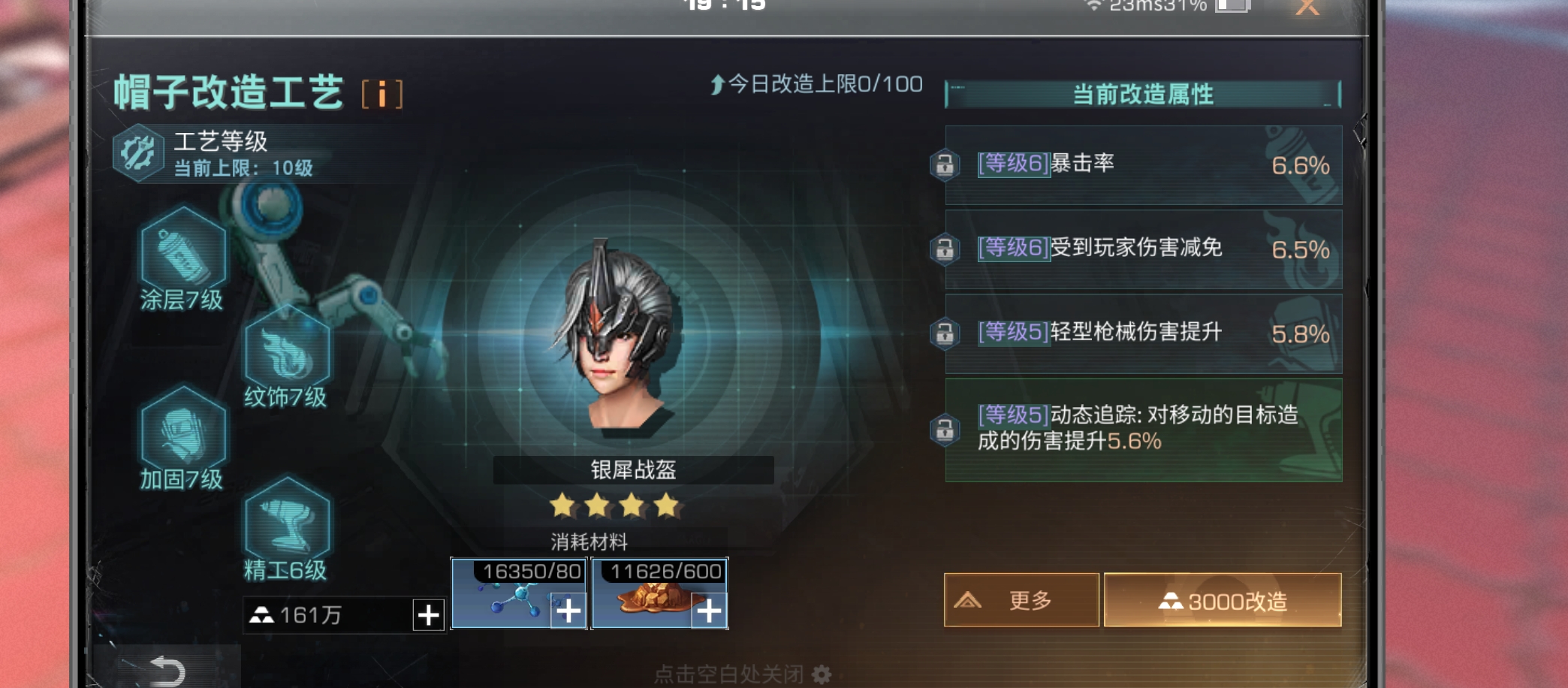Add more of the blue molecule material
This screenshot has height=688, width=1568.
(x=568, y=611)
